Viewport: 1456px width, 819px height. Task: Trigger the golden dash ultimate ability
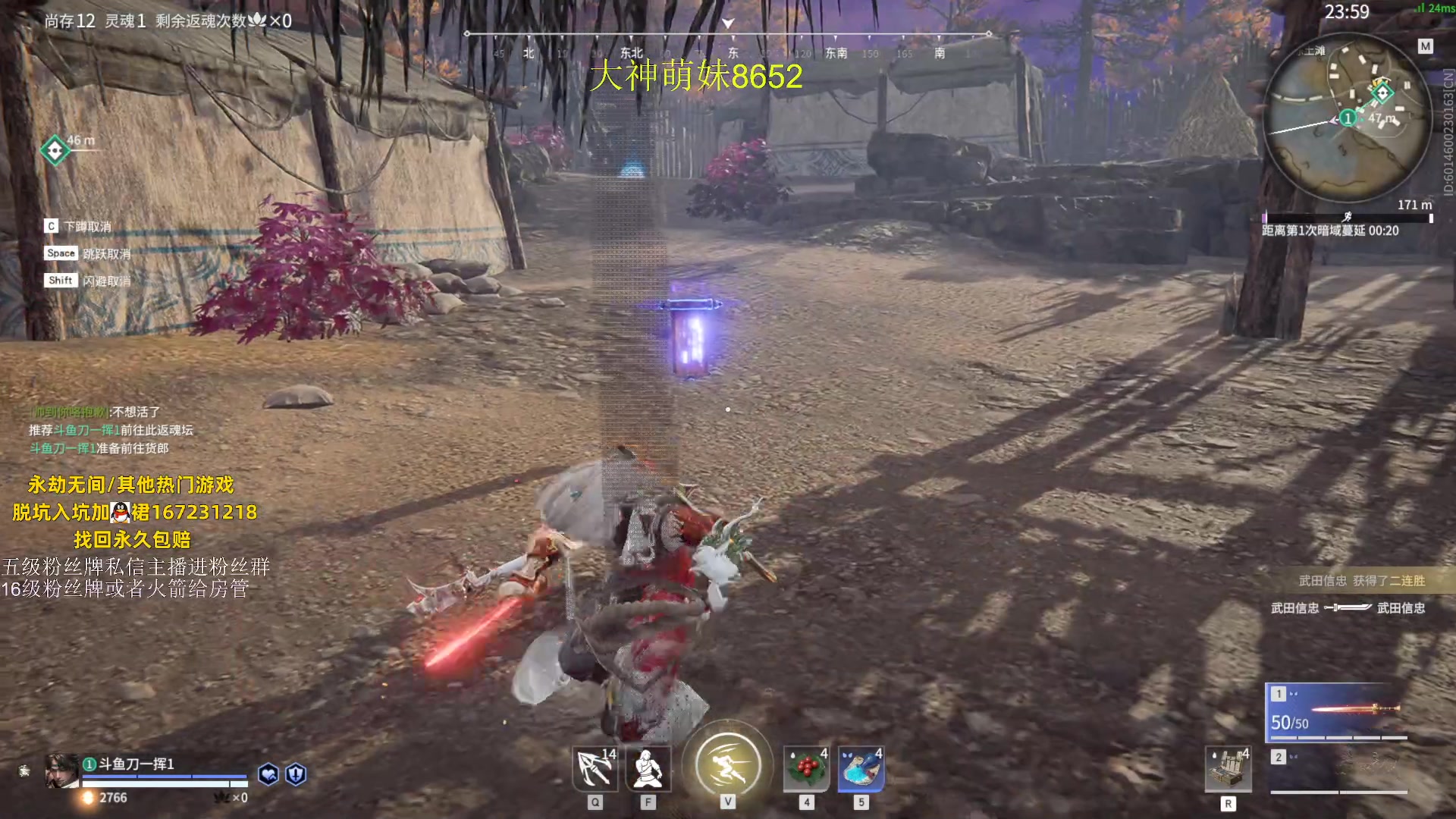(727, 764)
